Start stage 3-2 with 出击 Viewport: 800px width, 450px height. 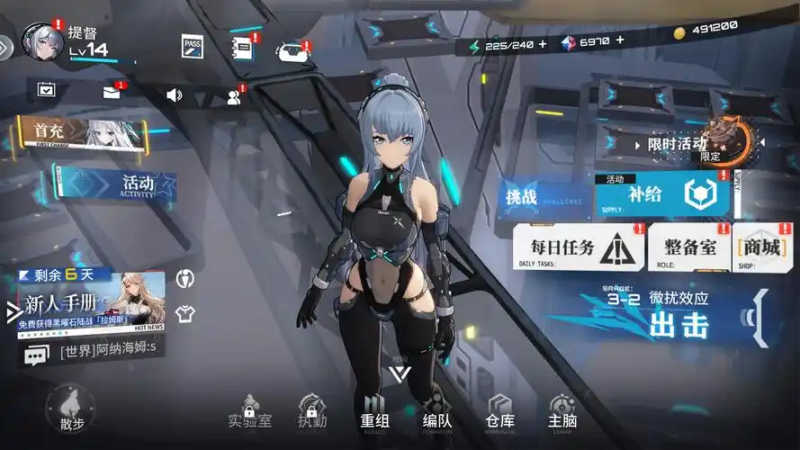(x=680, y=323)
